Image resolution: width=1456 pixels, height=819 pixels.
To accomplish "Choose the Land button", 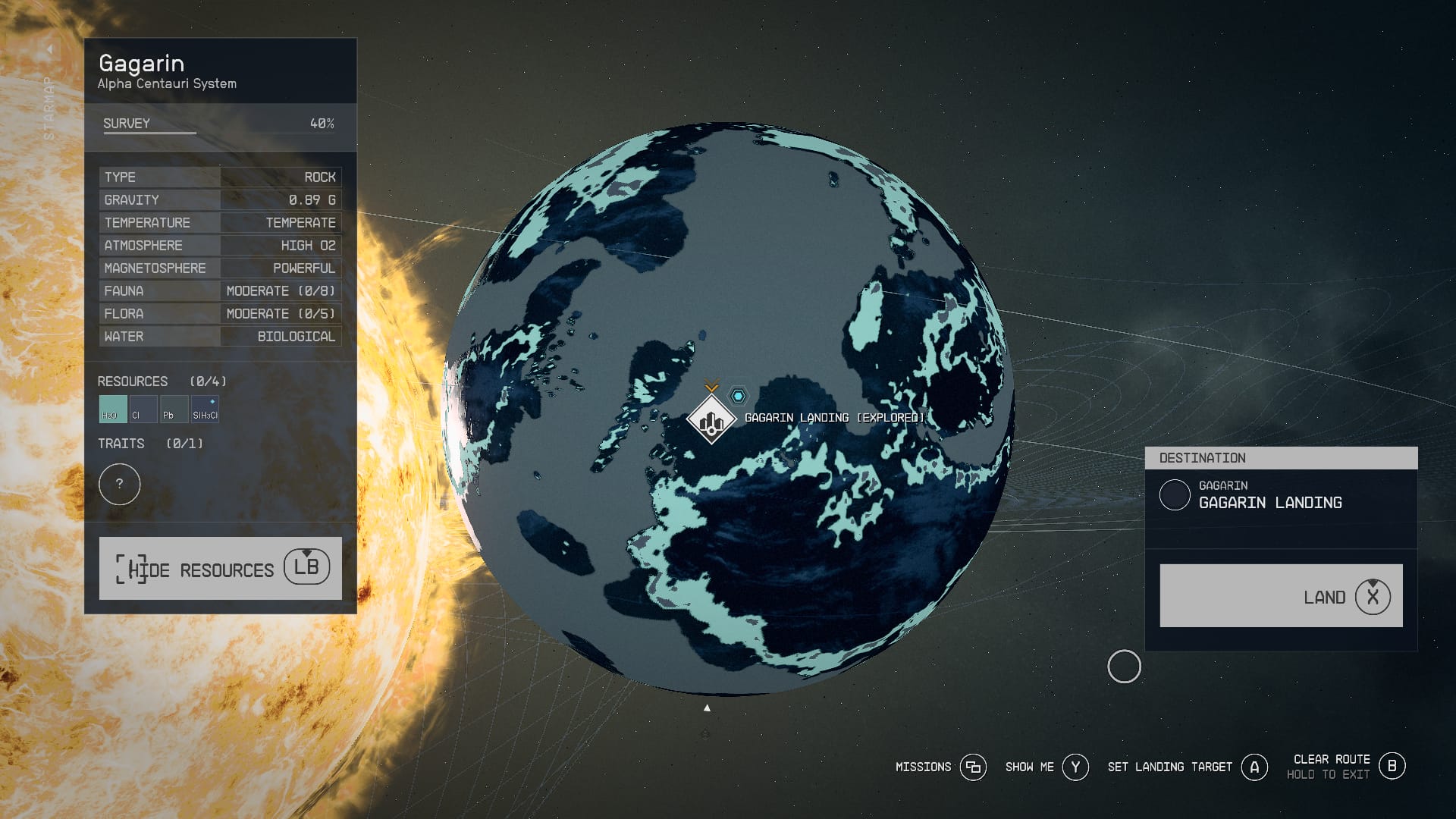I will (x=1281, y=596).
